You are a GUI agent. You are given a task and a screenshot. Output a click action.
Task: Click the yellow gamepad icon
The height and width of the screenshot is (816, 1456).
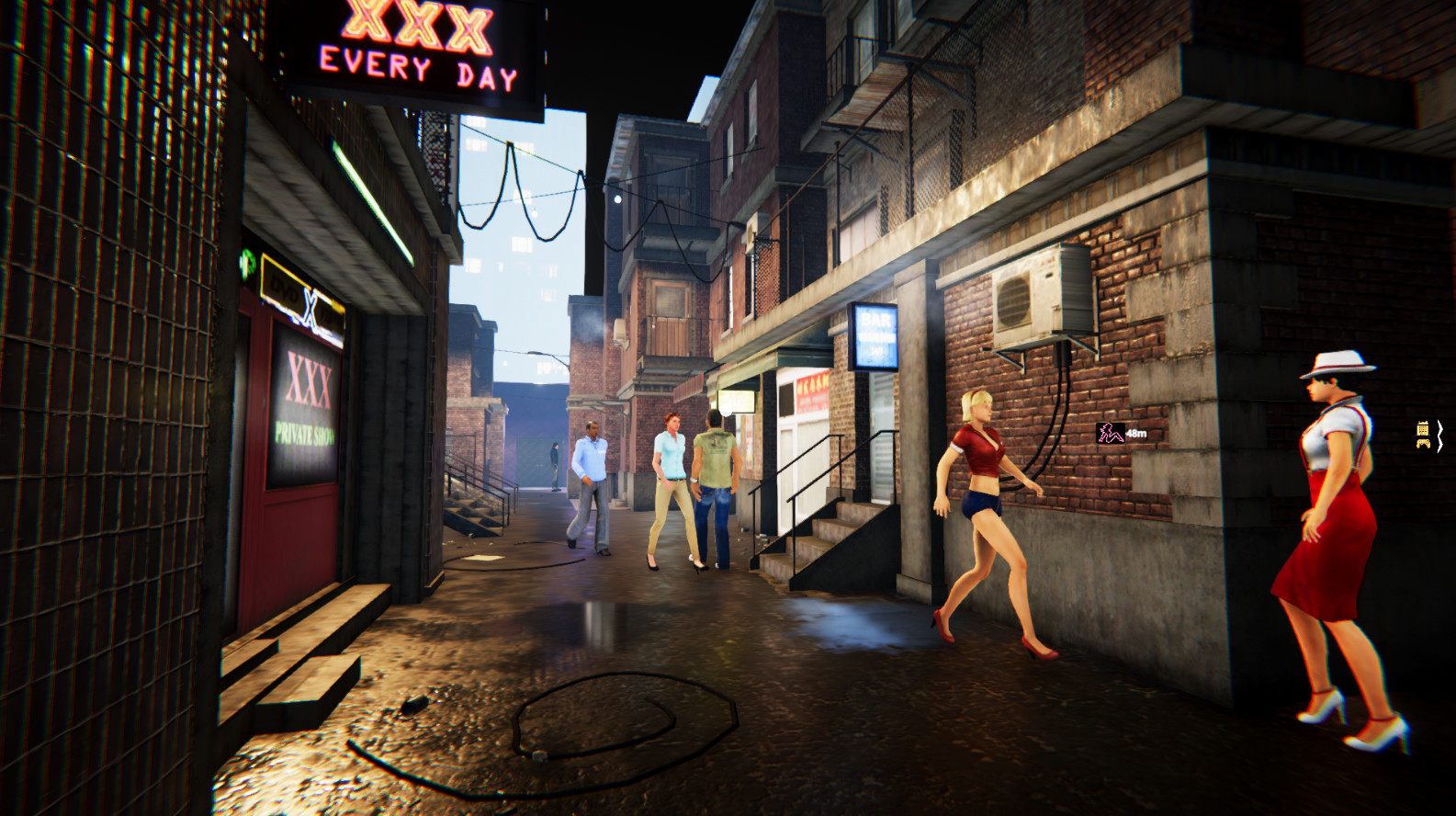(x=1423, y=444)
